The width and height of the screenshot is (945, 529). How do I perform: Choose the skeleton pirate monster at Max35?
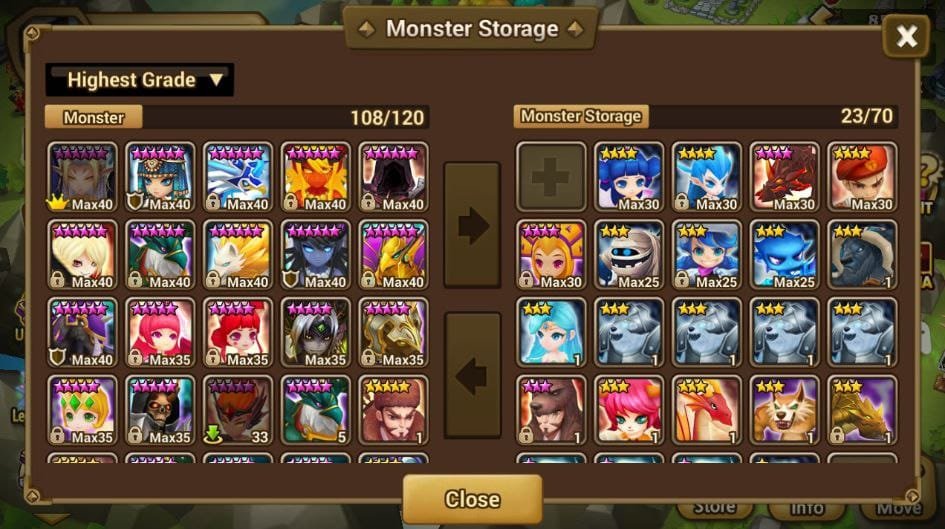pos(160,409)
